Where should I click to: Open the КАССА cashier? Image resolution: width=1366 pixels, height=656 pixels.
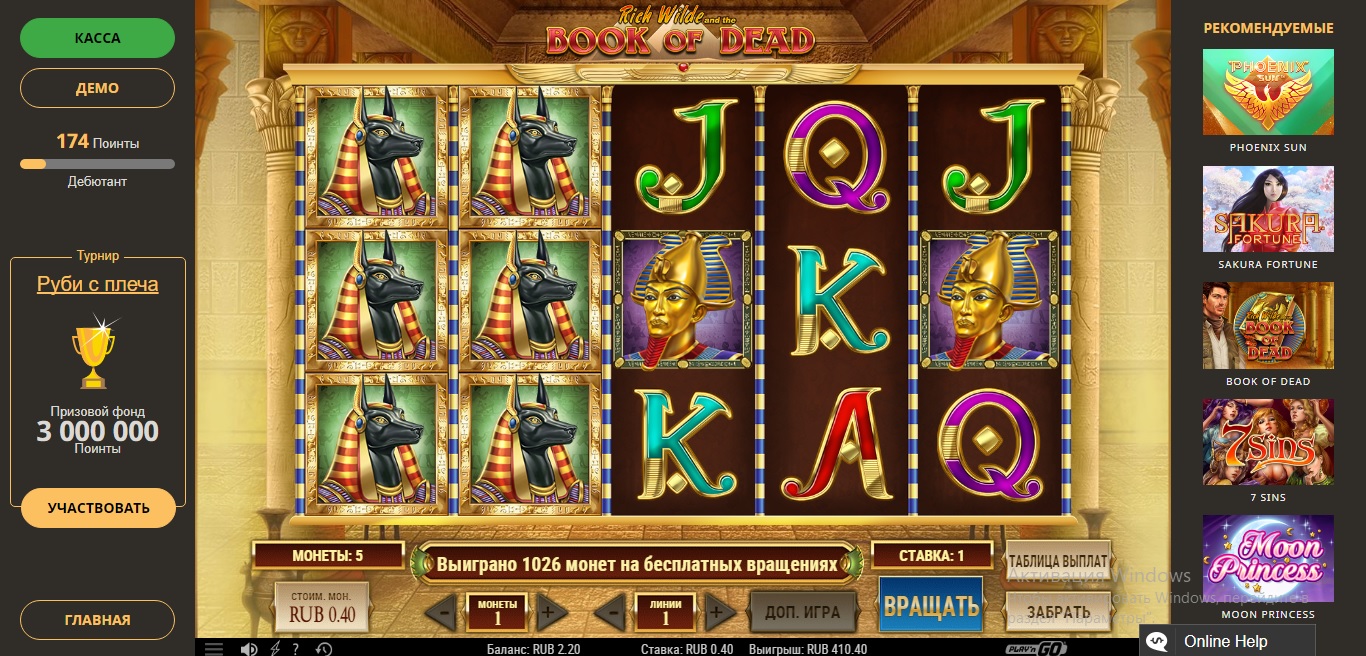[98, 38]
